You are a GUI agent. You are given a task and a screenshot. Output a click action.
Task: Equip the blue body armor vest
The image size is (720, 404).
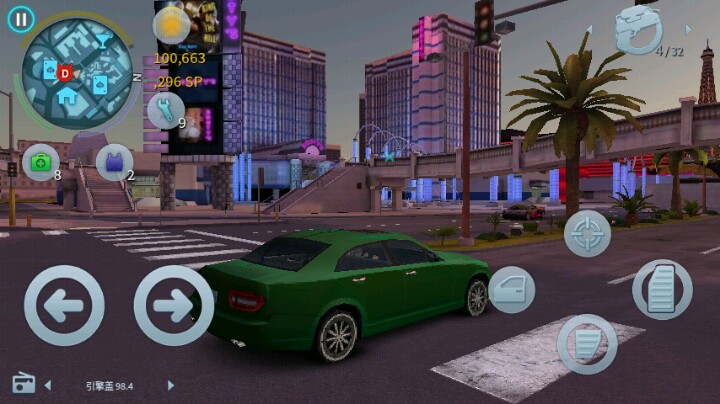point(114,161)
